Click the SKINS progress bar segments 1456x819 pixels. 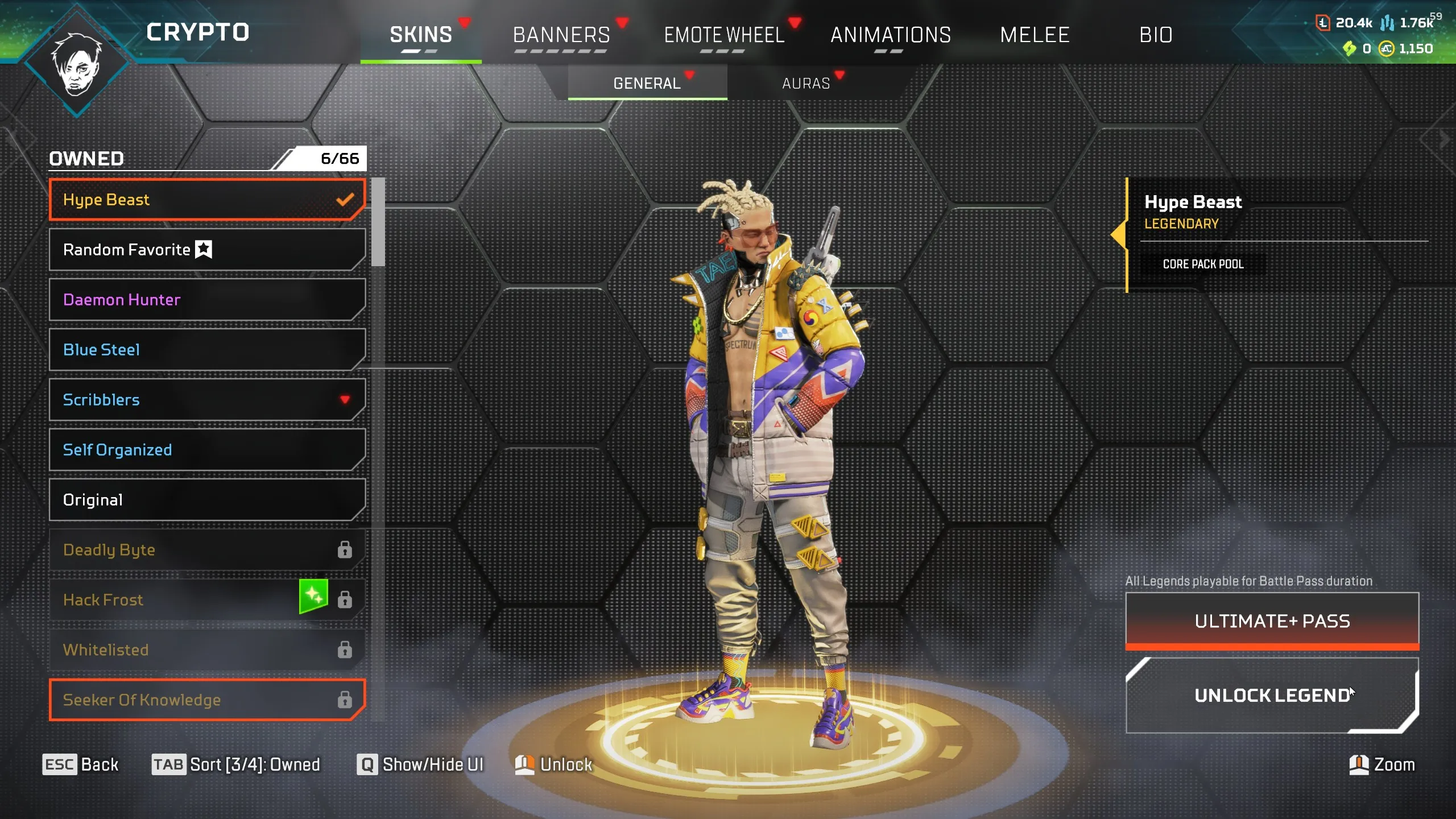(419, 52)
